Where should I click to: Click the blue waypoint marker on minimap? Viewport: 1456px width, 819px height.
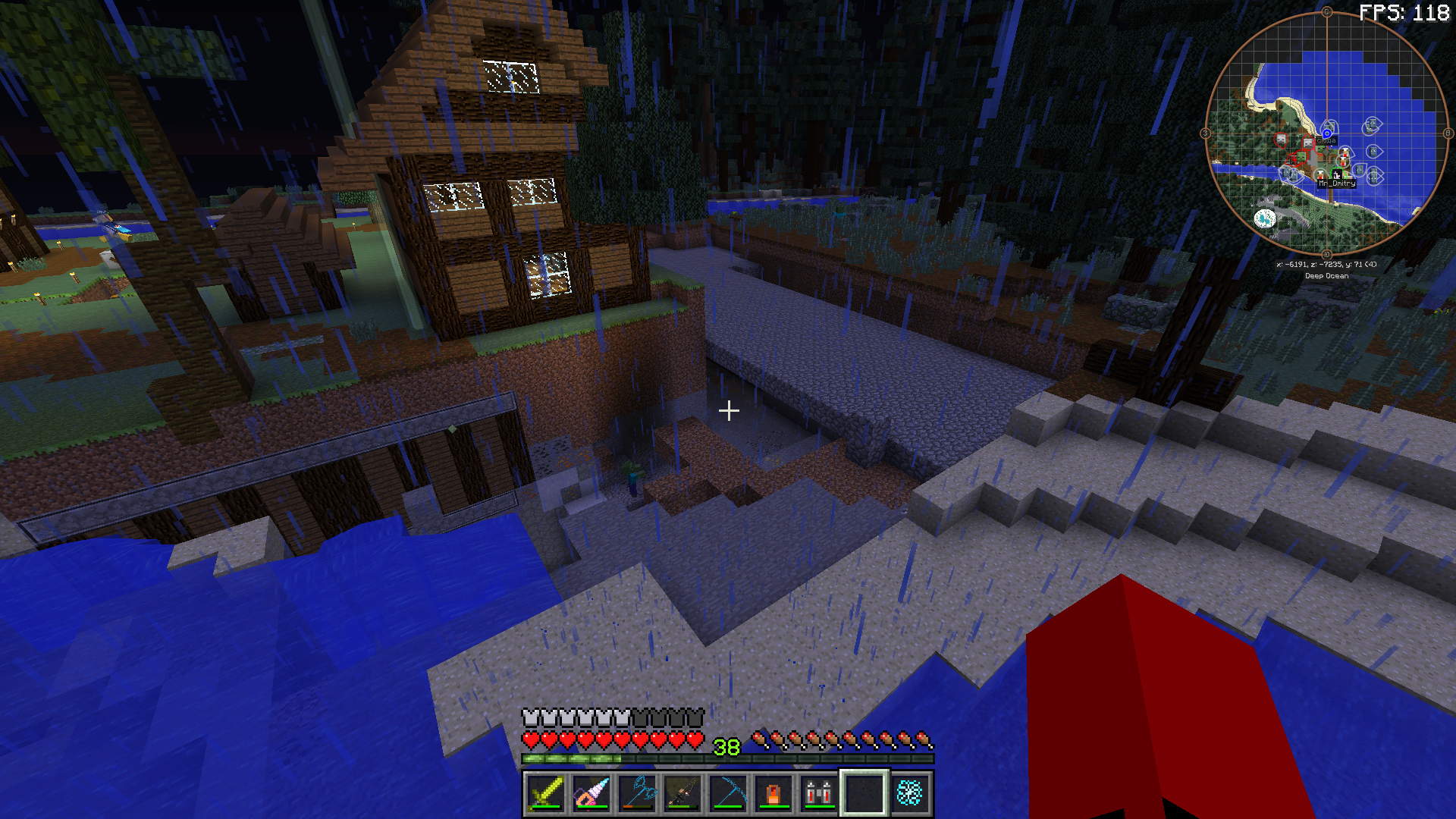1327,133
